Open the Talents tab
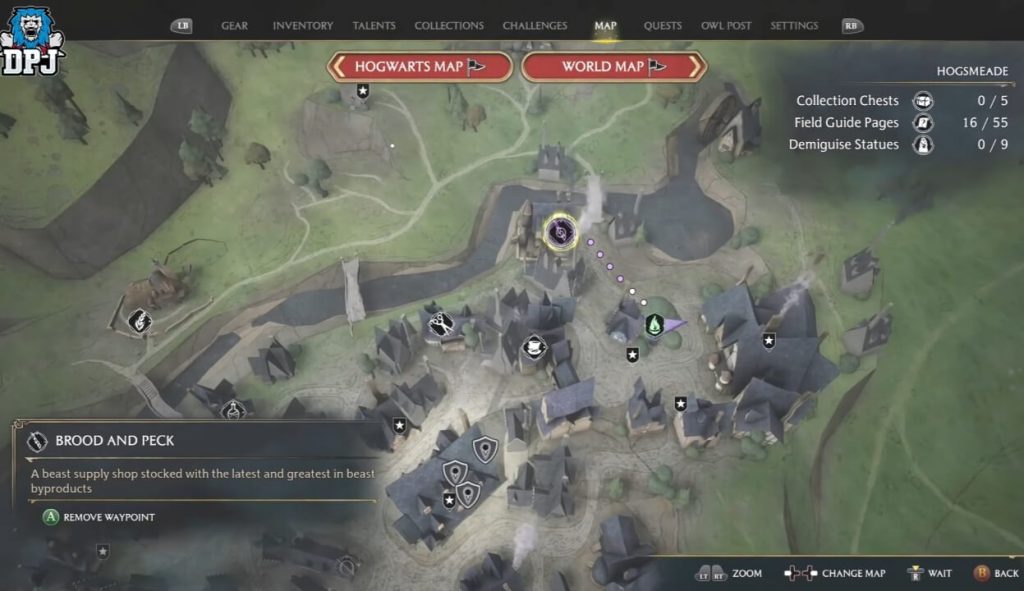Viewport: 1024px width, 591px height. pyautogui.click(x=374, y=26)
